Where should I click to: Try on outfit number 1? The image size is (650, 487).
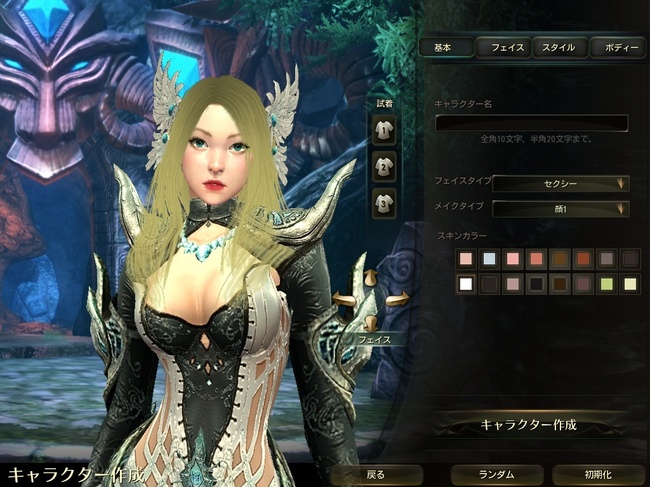[x=383, y=128]
